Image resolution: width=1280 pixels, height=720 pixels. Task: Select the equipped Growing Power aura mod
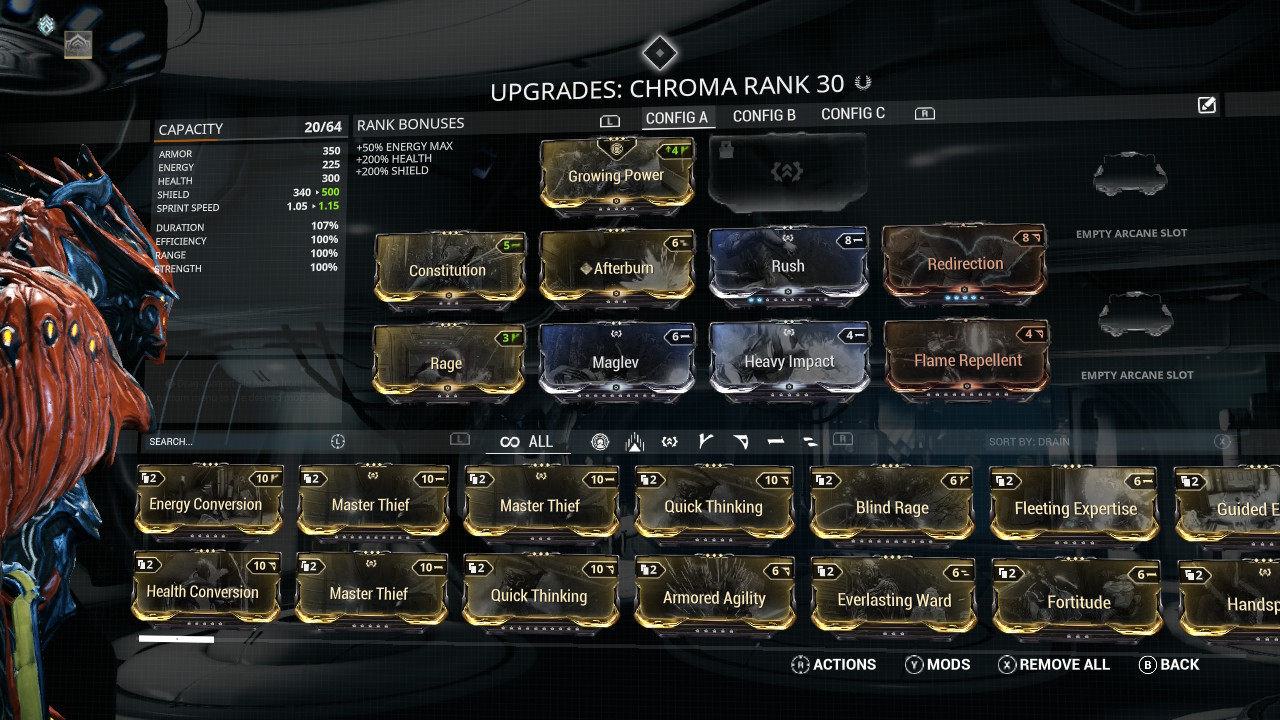pos(616,175)
